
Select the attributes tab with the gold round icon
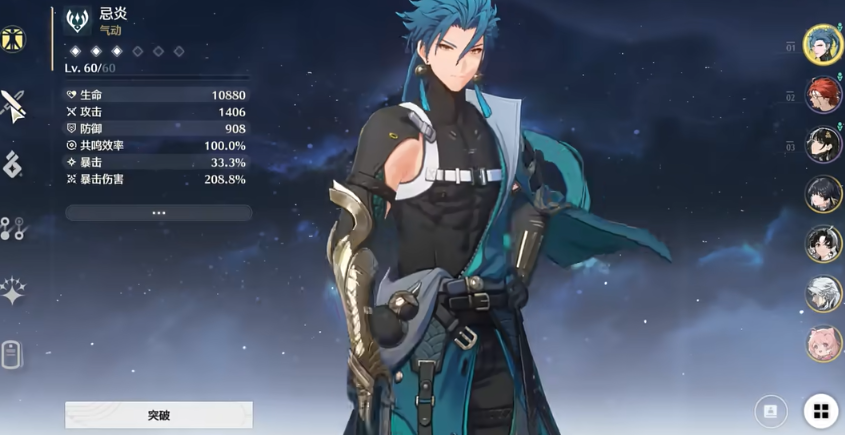click(x=13, y=40)
